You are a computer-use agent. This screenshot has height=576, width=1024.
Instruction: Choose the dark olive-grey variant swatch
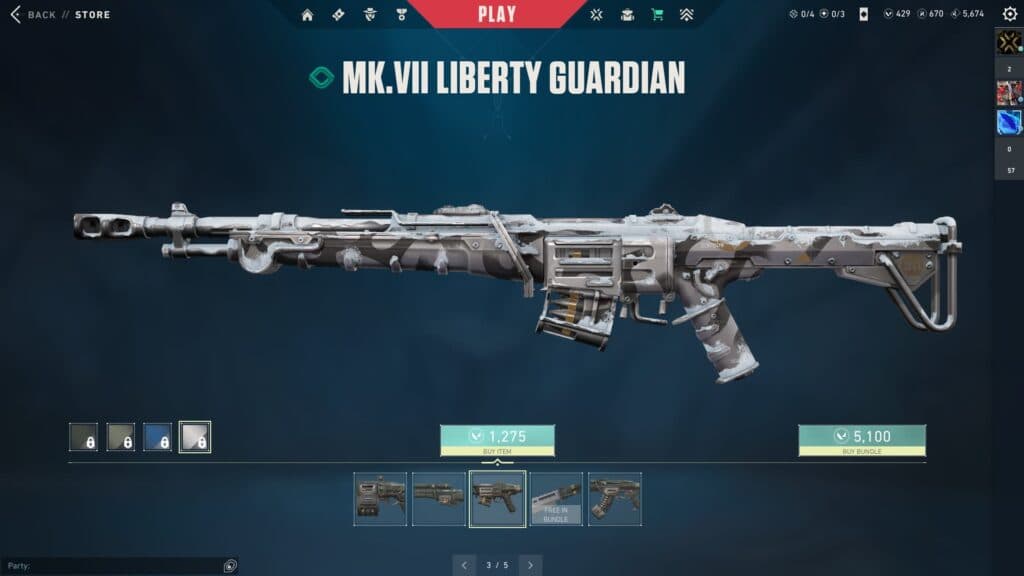pyautogui.click(x=83, y=437)
